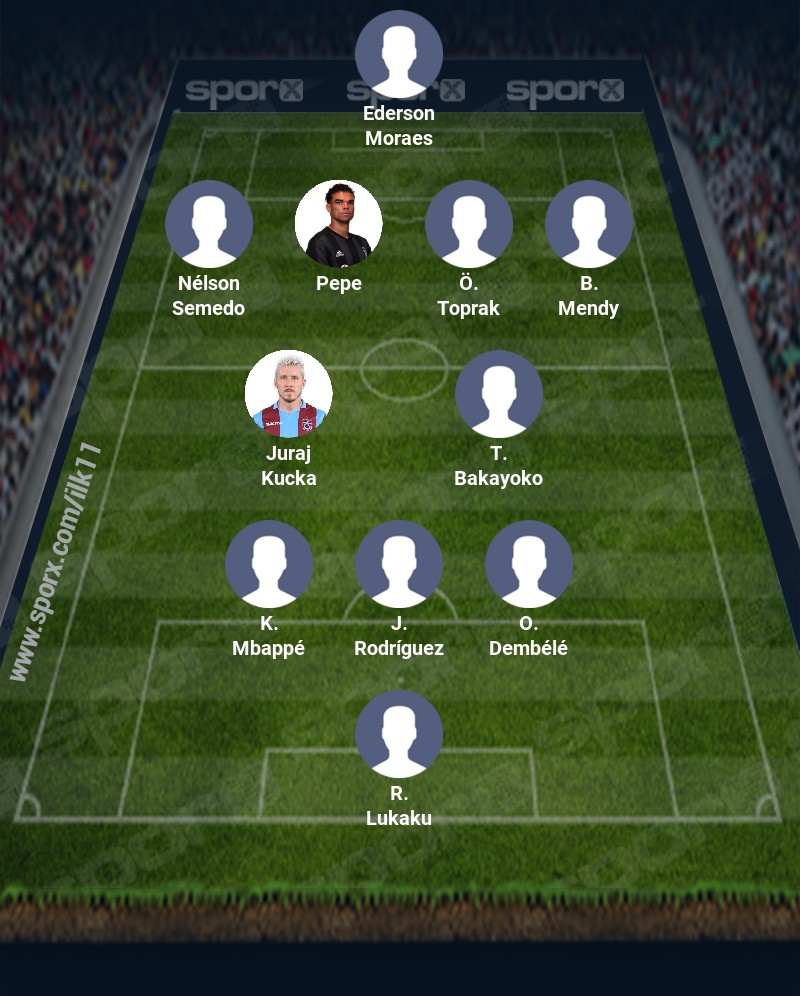The height and width of the screenshot is (996, 800).
Task: Select Pepe's player photo
Action: [339, 224]
